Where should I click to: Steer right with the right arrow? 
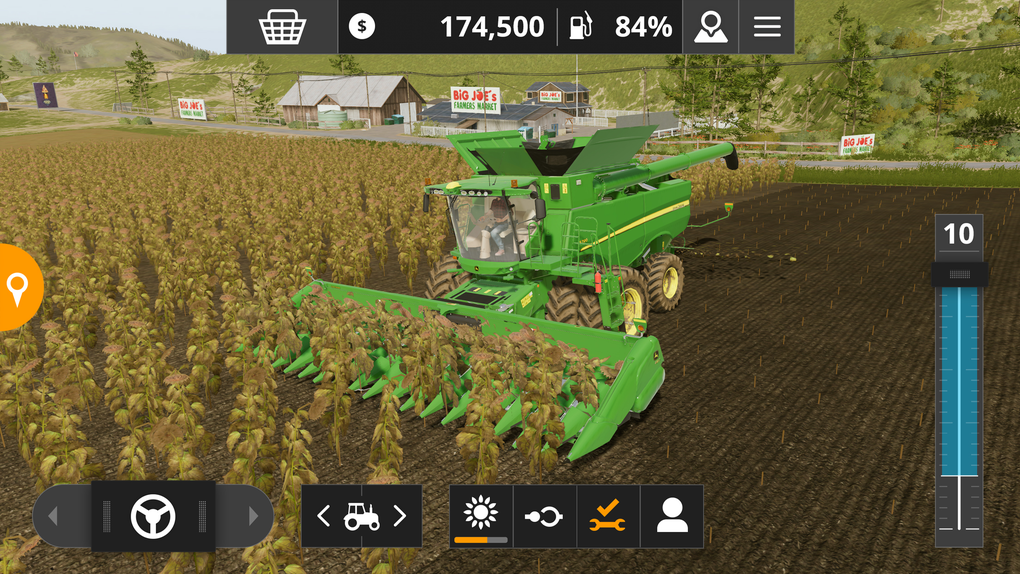pyautogui.click(x=252, y=516)
